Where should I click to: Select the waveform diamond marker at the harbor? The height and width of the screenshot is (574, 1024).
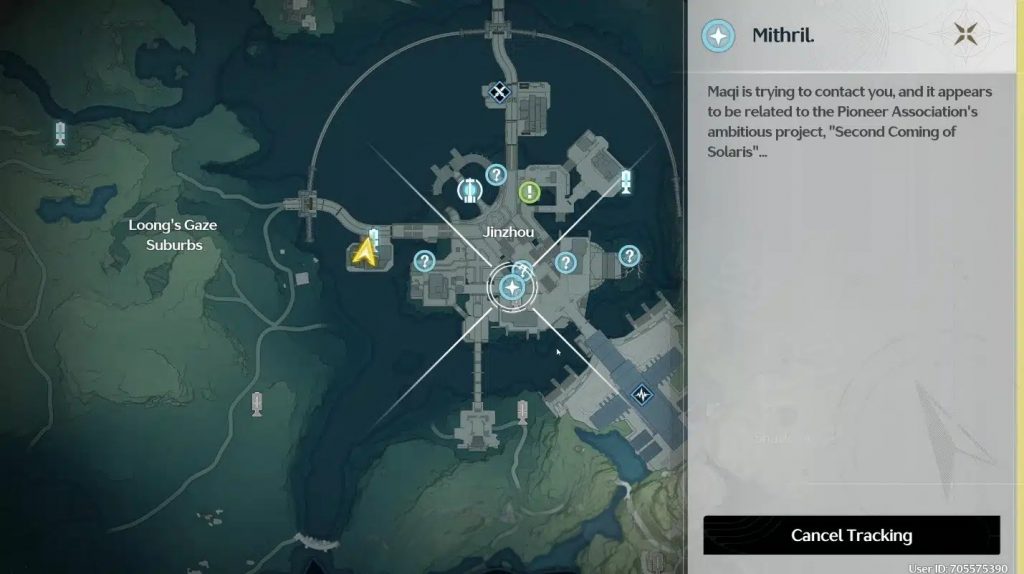[x=641, y=394]
